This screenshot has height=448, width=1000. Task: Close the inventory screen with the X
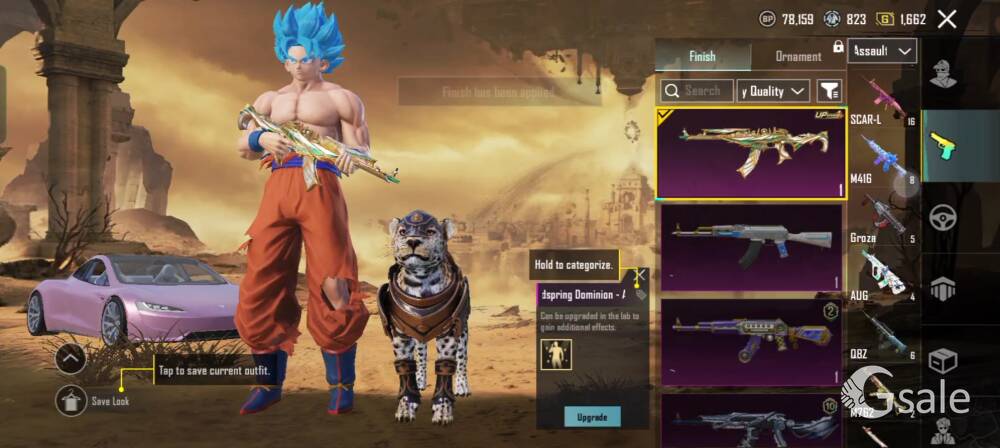947,18
